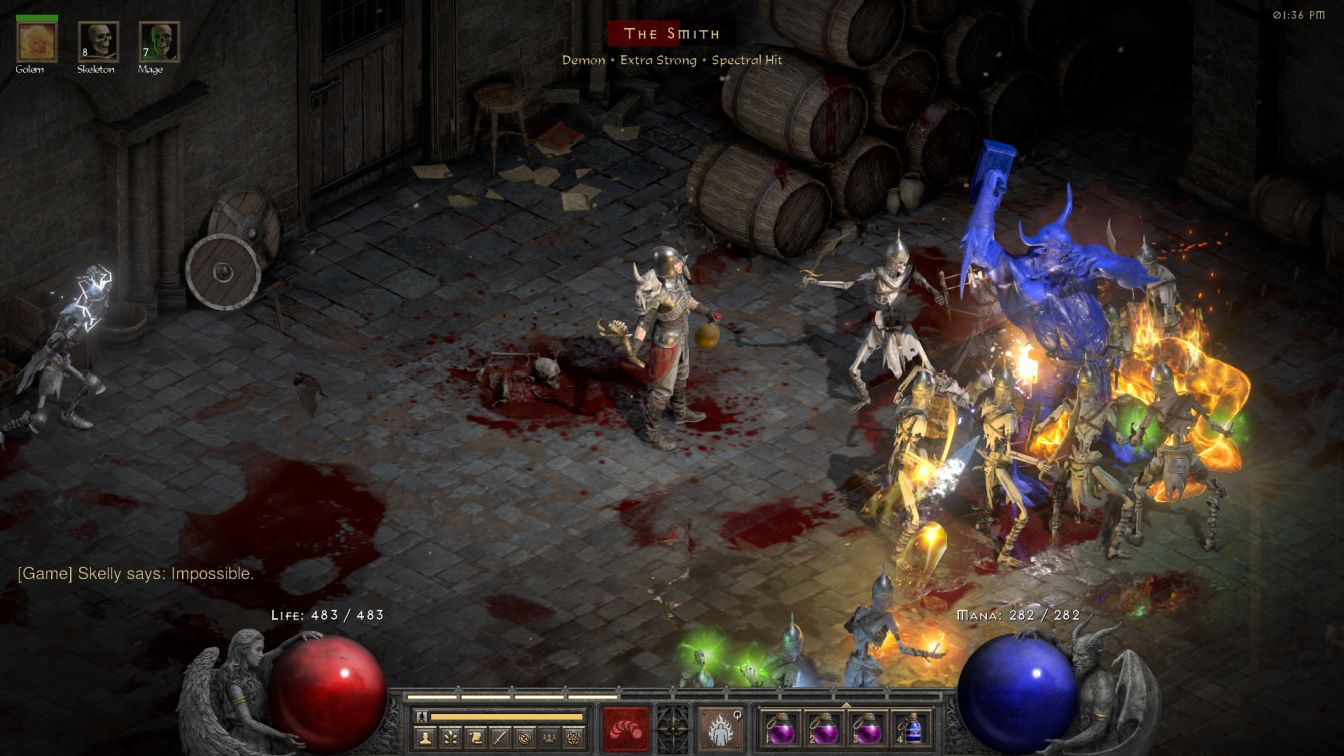Select the Mage minion portrait

[159, 41]
